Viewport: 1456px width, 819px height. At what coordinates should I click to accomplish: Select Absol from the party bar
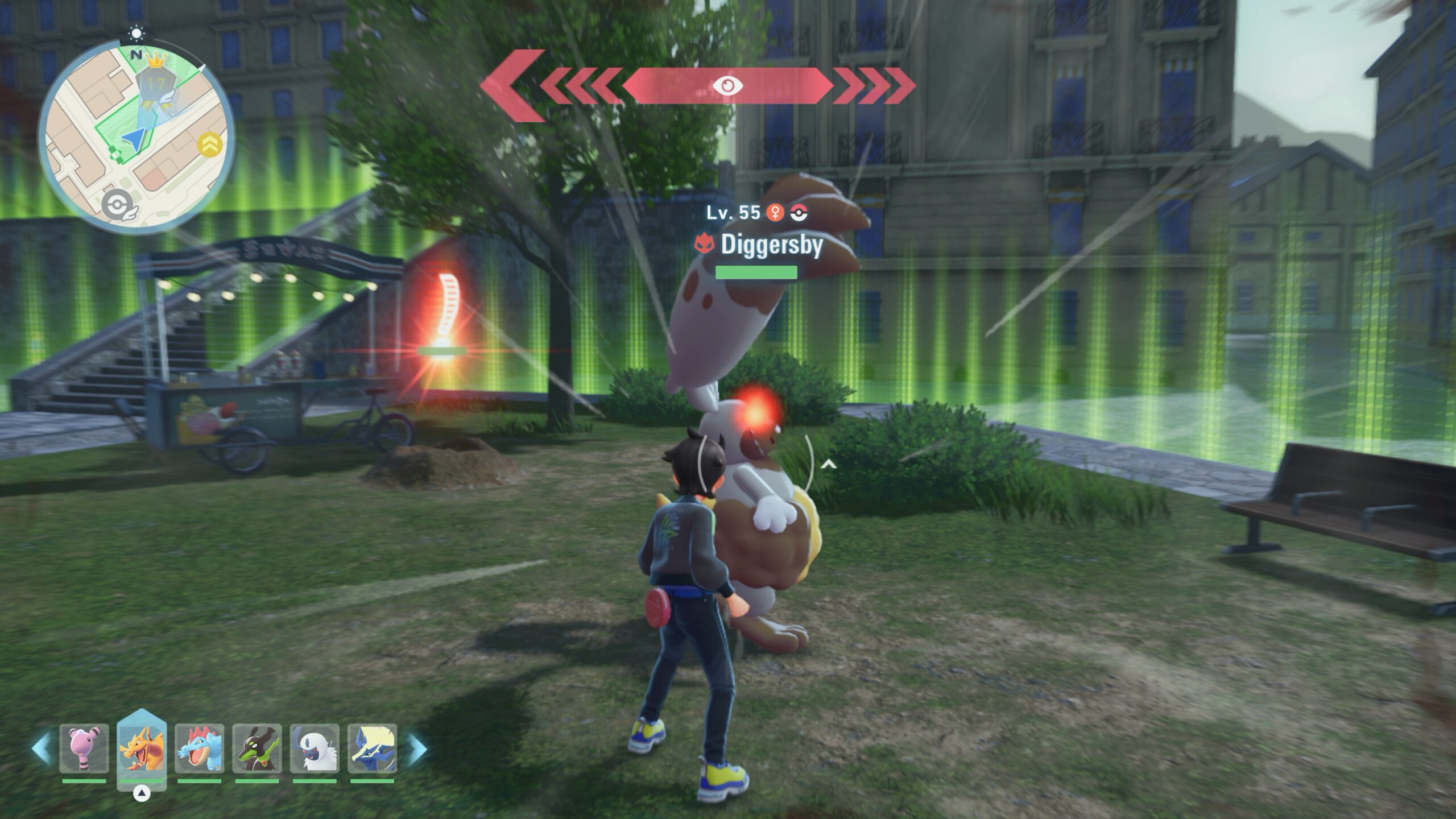(315, 748)
